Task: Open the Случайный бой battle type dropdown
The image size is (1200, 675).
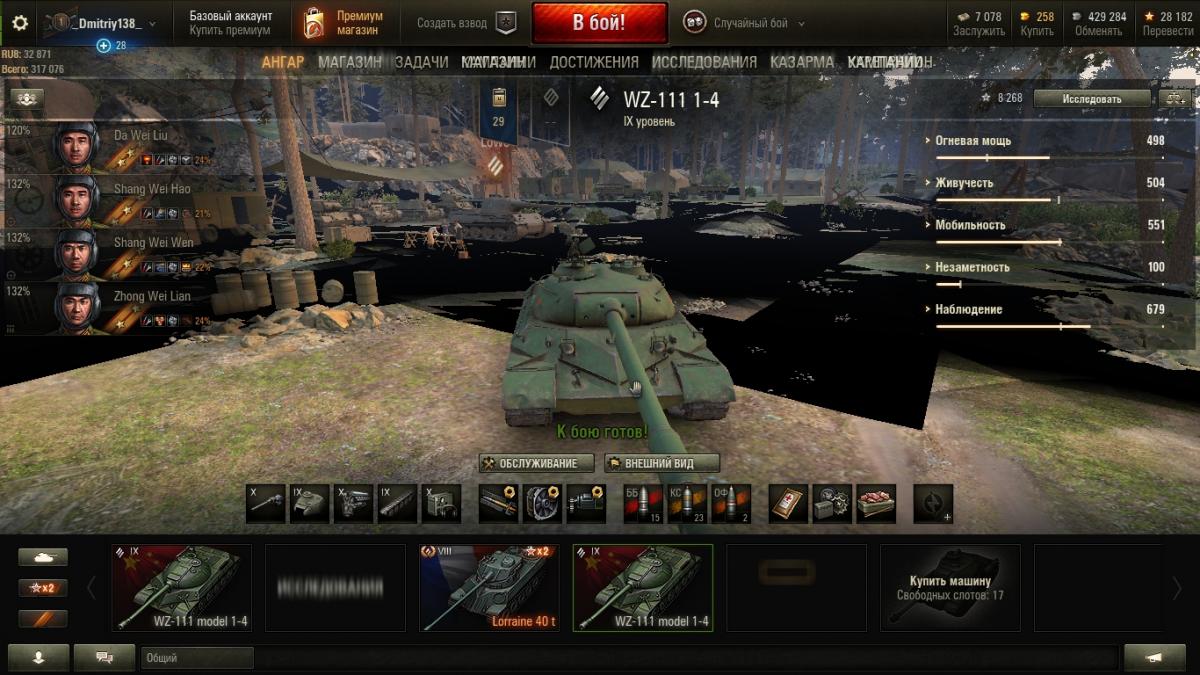Action: [745, 23]
